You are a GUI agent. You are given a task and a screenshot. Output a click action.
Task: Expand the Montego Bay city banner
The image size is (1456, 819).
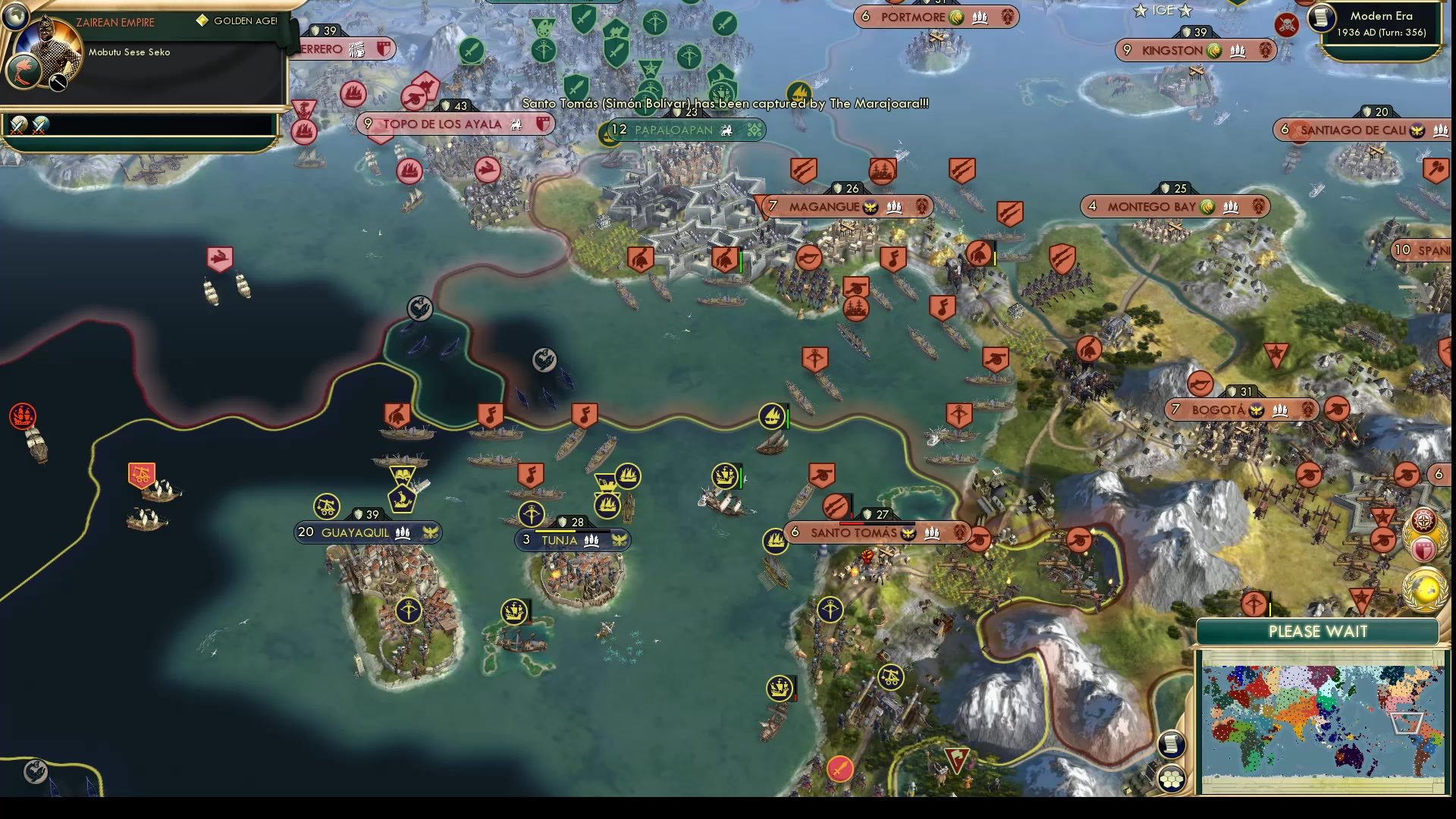[x=1175, y=206]
